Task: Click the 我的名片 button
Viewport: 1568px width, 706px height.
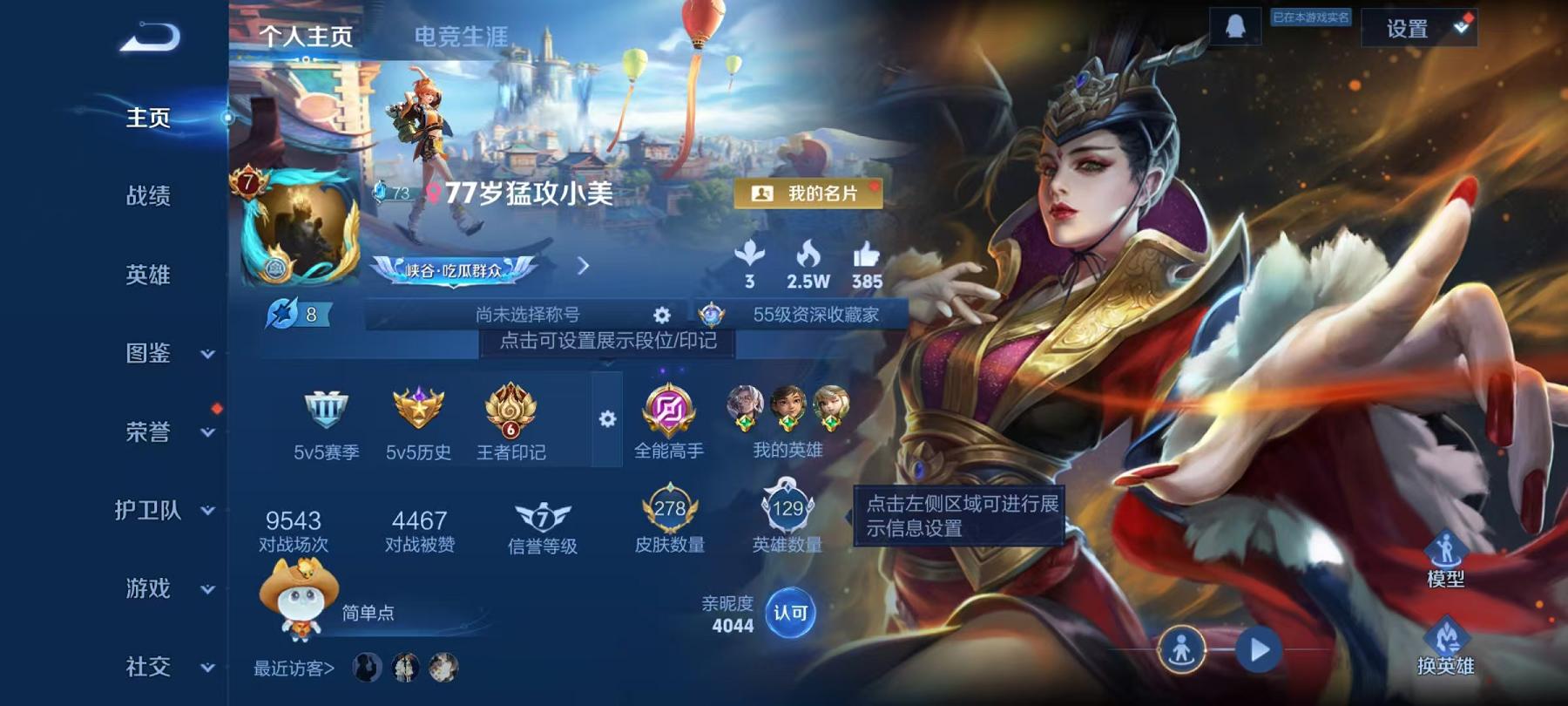Action: [810, 193]
